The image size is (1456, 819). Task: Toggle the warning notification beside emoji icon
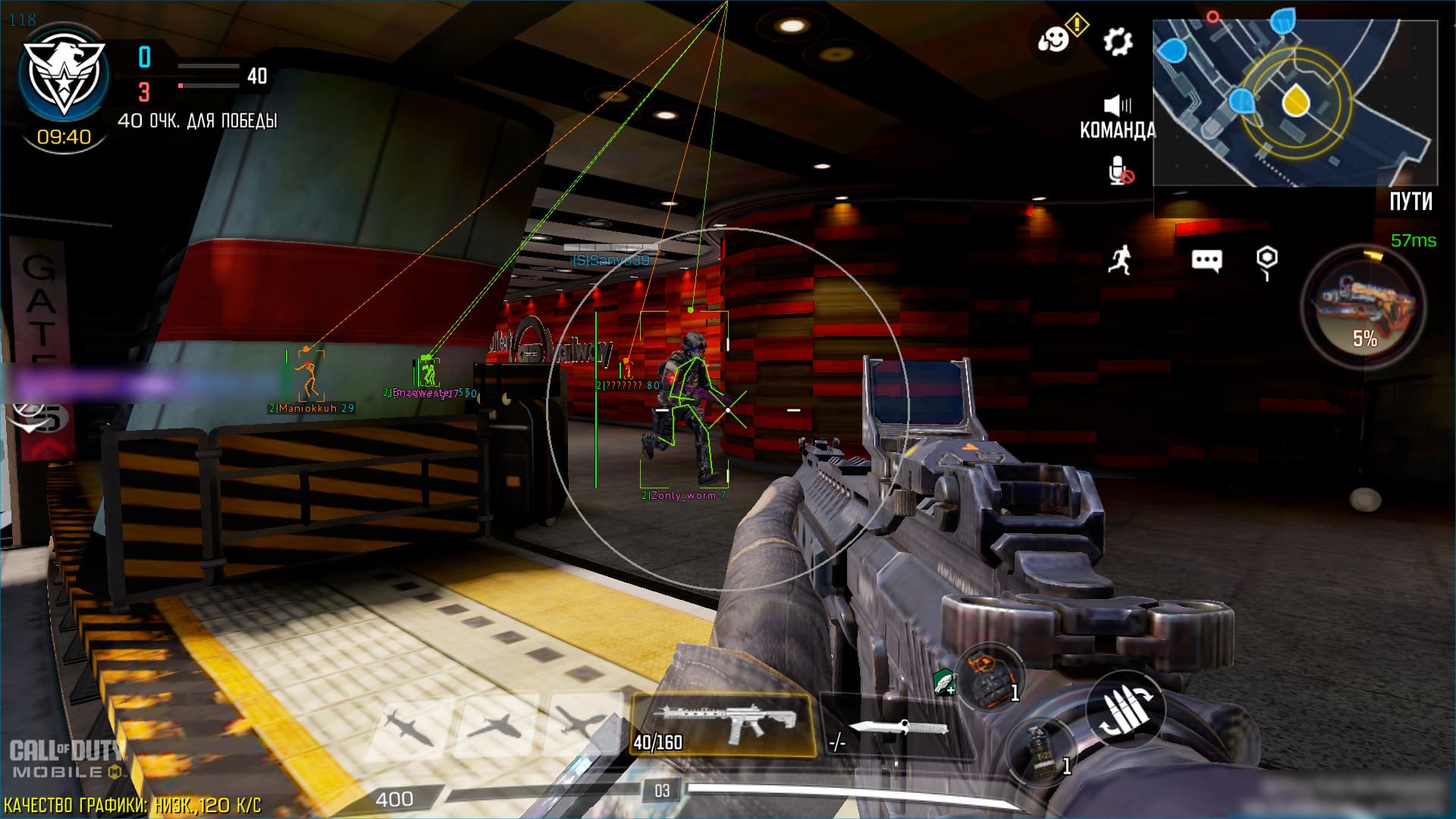coord(1078,25)
